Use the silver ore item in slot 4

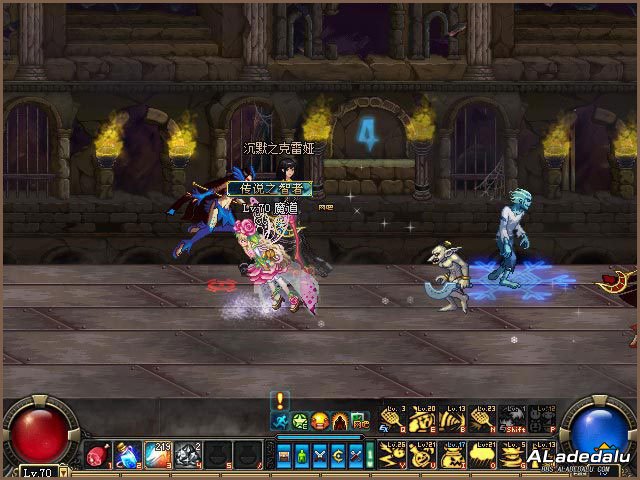click(x=188, y=455)
